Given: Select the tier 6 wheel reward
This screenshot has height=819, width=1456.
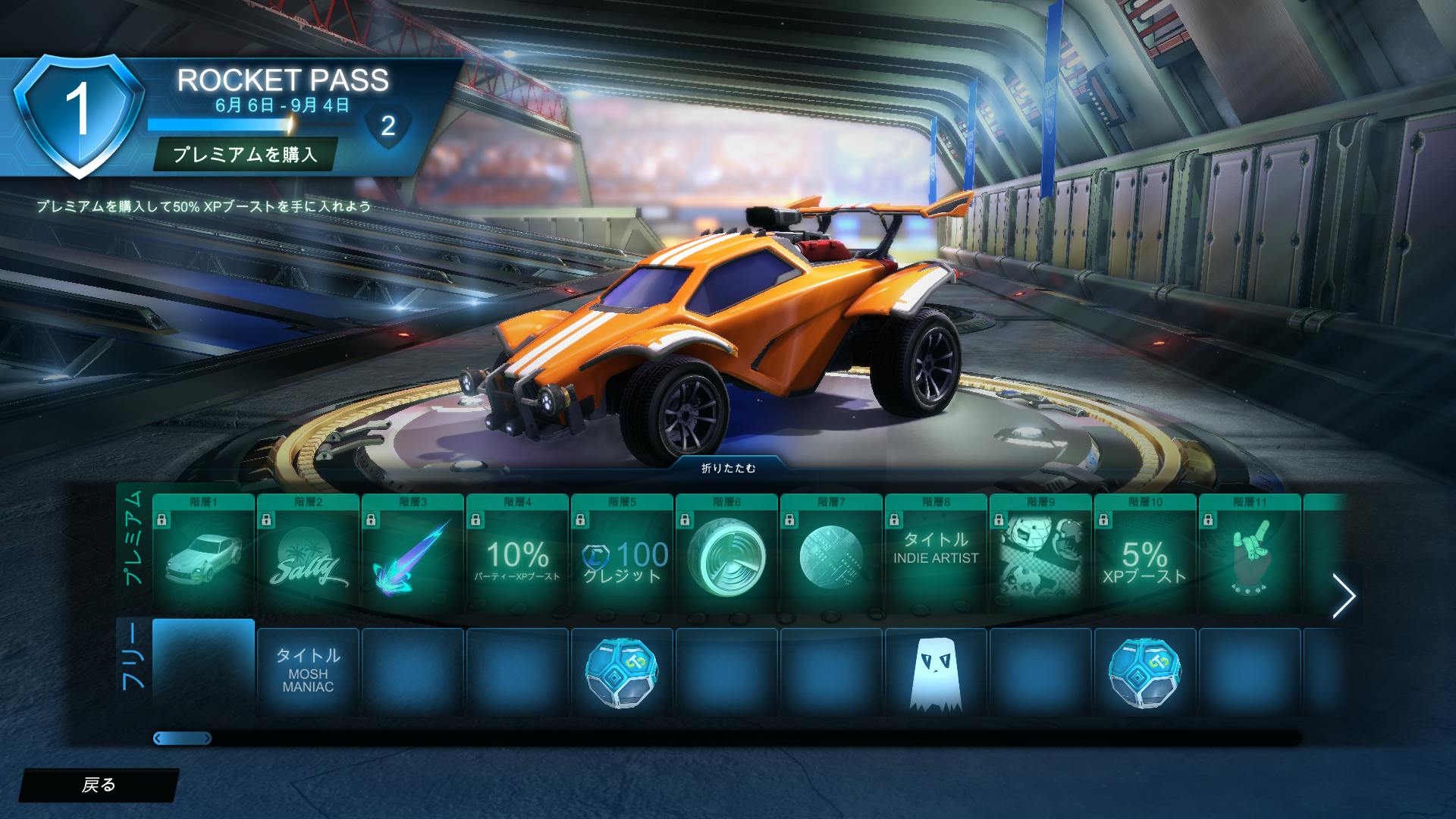Looking at the screenshot, I should pyautogui.click(x=726, y=557).
